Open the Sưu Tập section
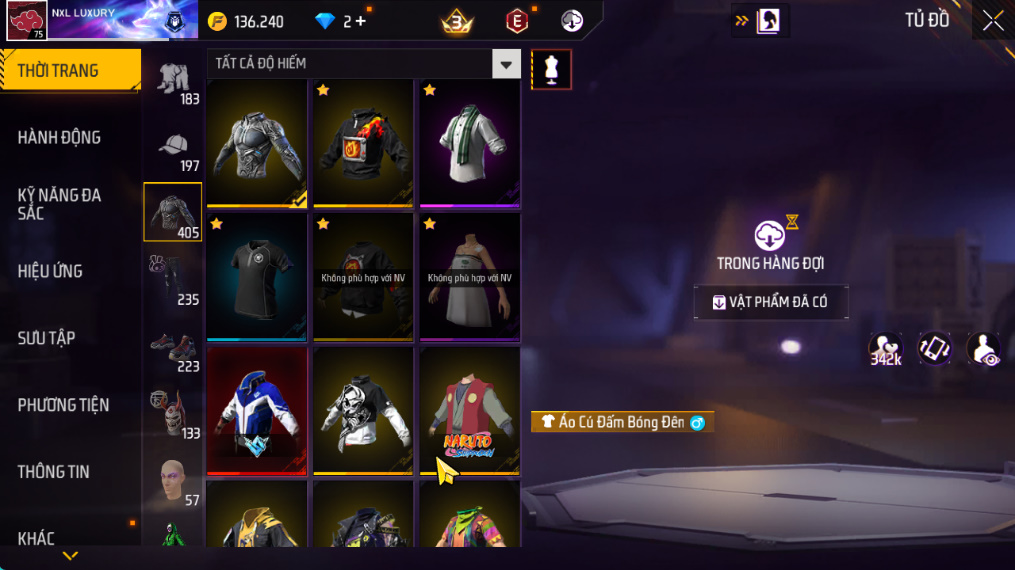 pos(47,338)
